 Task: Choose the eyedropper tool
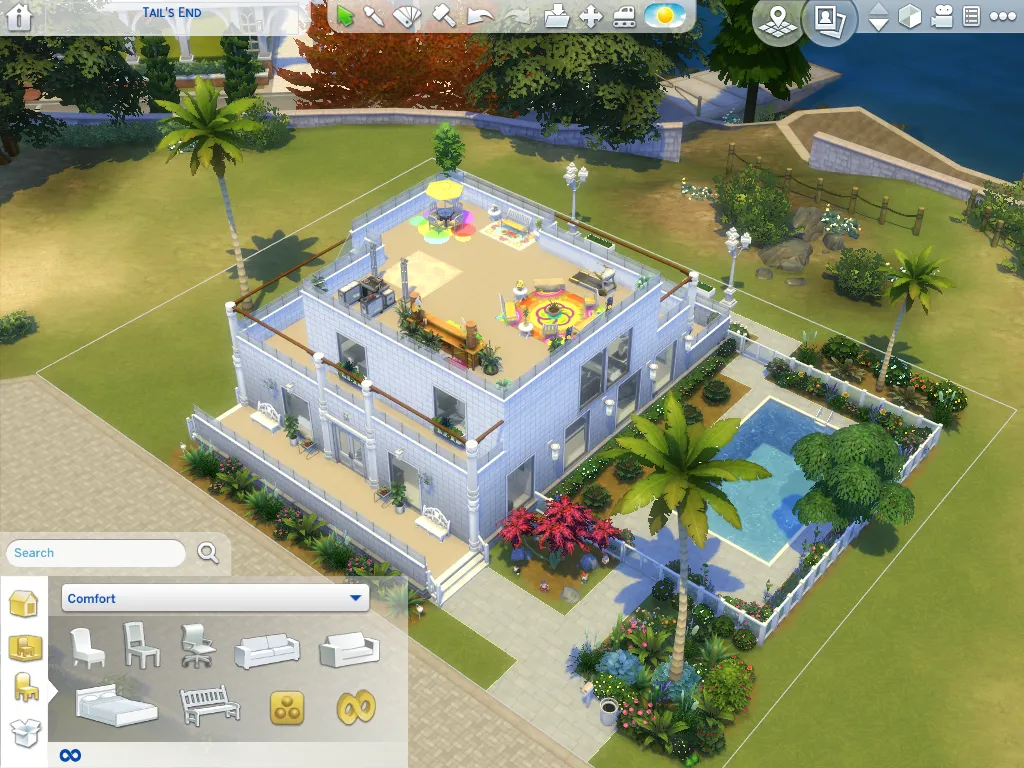click(x=374, y=16)
